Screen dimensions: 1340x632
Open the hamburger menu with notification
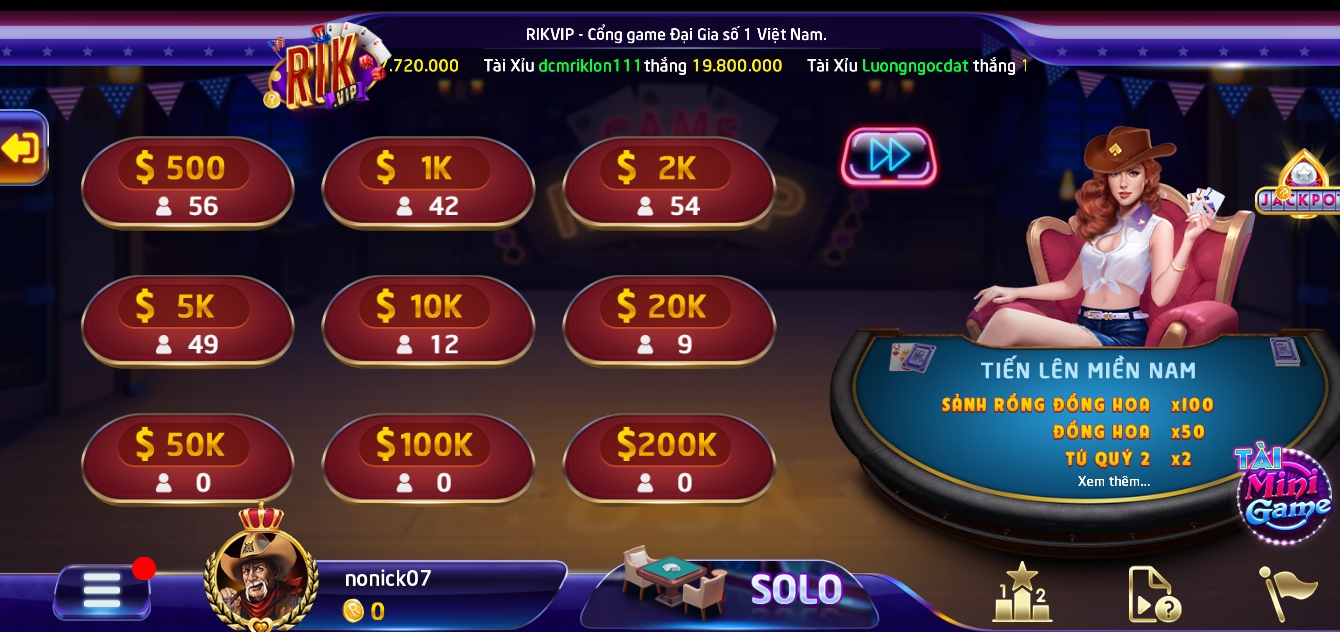point(102,591)
